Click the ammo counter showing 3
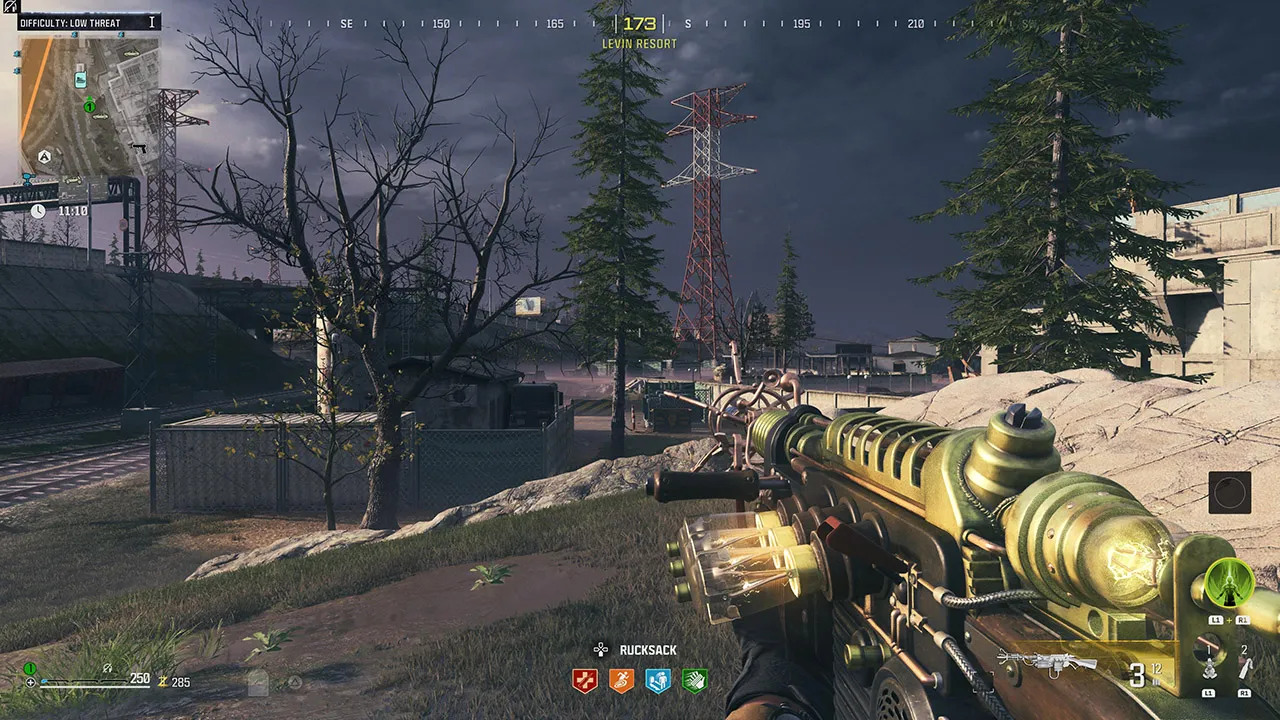Screen dimensions: 1280x720 point(1139,677)
